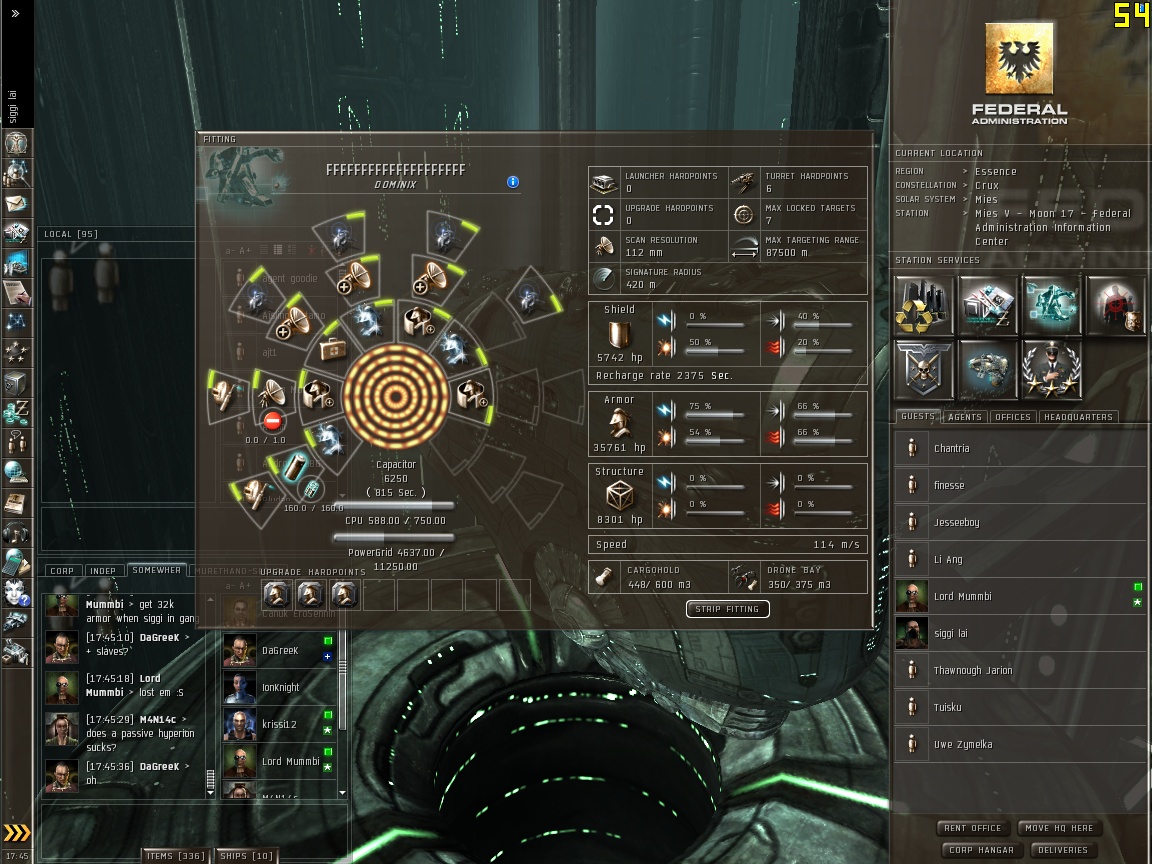
Task: Choose Move HQ Here
Action: tap(1061, 828)
